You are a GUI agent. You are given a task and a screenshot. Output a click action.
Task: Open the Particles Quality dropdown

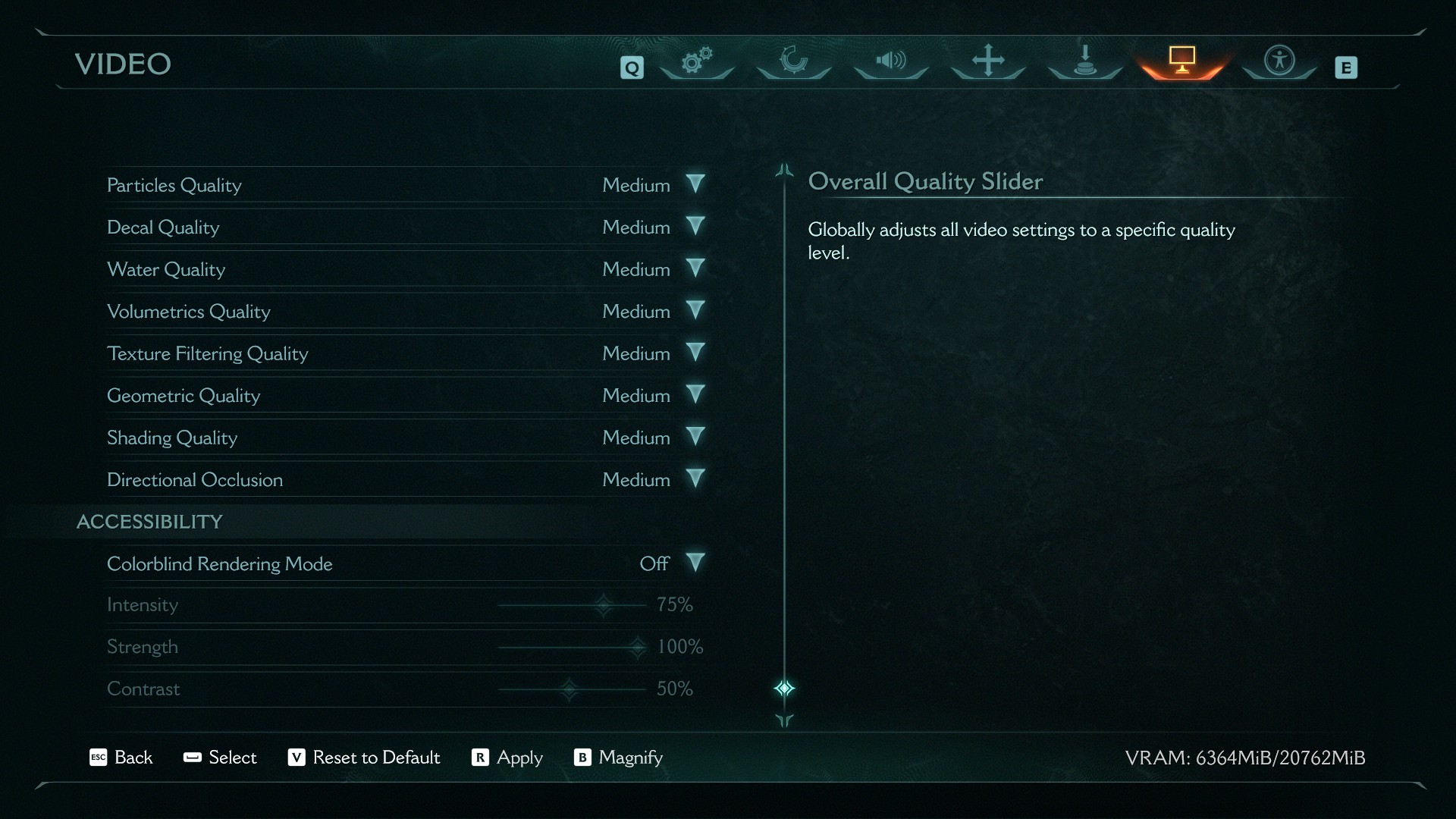coord(695,184)
